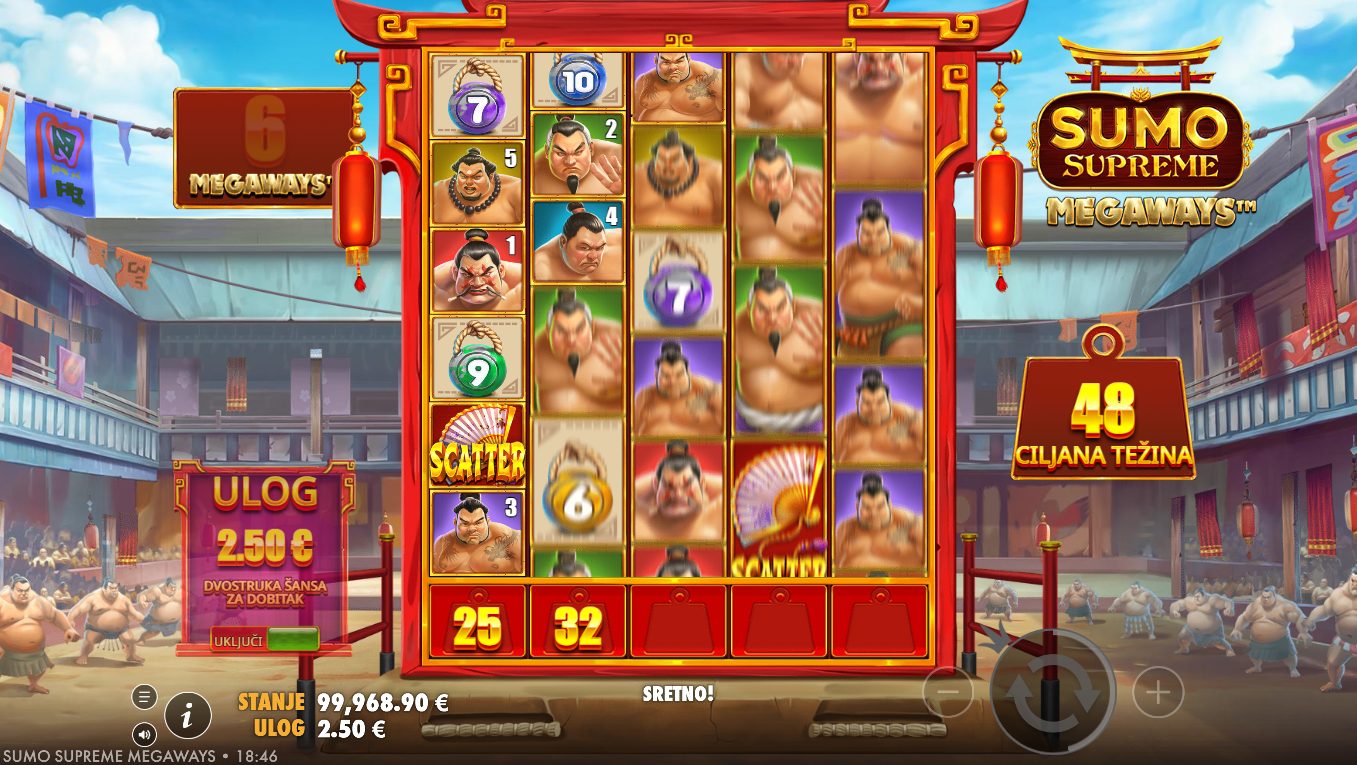This screenshot has height=765, width=1357.
Task: Decrease the bet with the minus button
Action: coord(948,692)
